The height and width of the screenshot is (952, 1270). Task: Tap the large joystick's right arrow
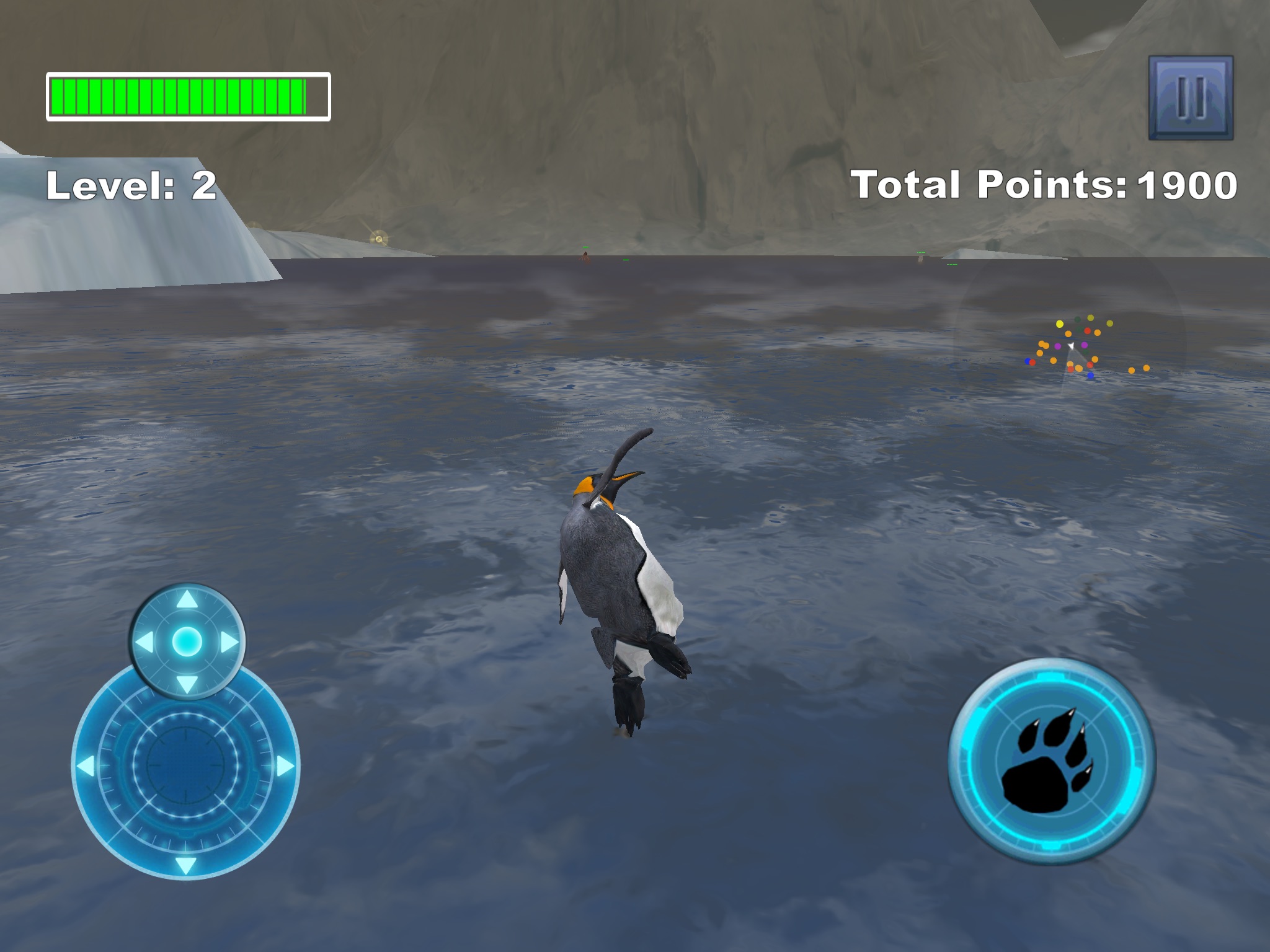[x=284, y=767]
